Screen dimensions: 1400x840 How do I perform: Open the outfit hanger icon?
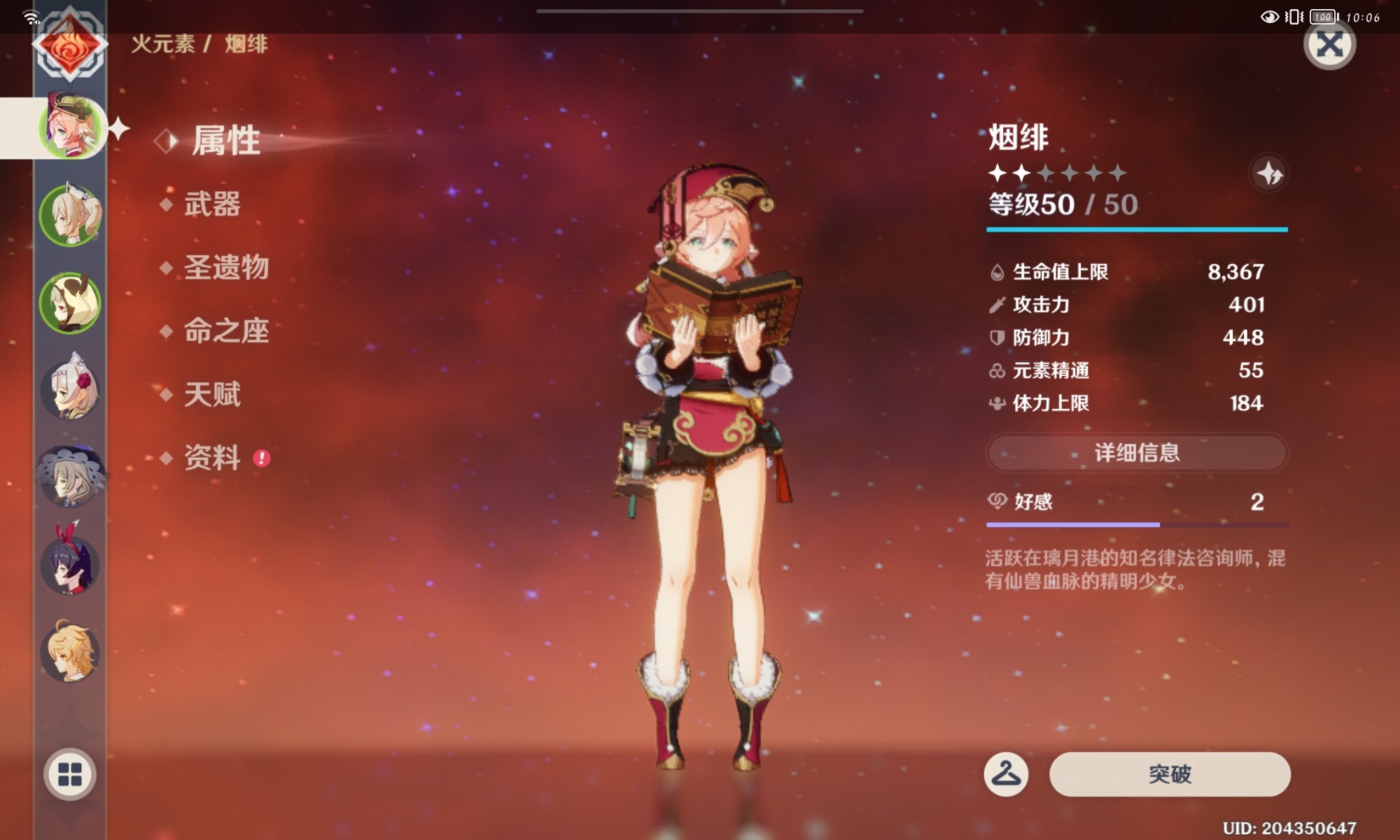point(1006,774)
